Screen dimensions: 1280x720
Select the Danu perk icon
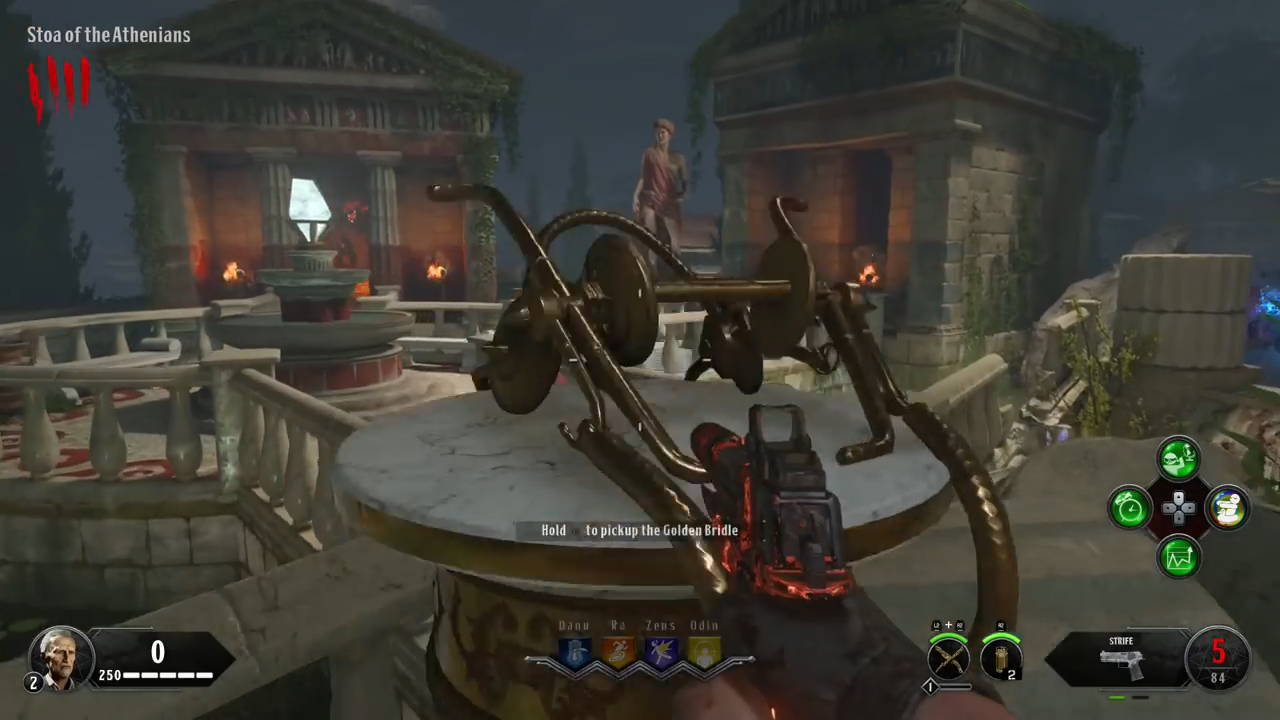[x=575, y=653]
